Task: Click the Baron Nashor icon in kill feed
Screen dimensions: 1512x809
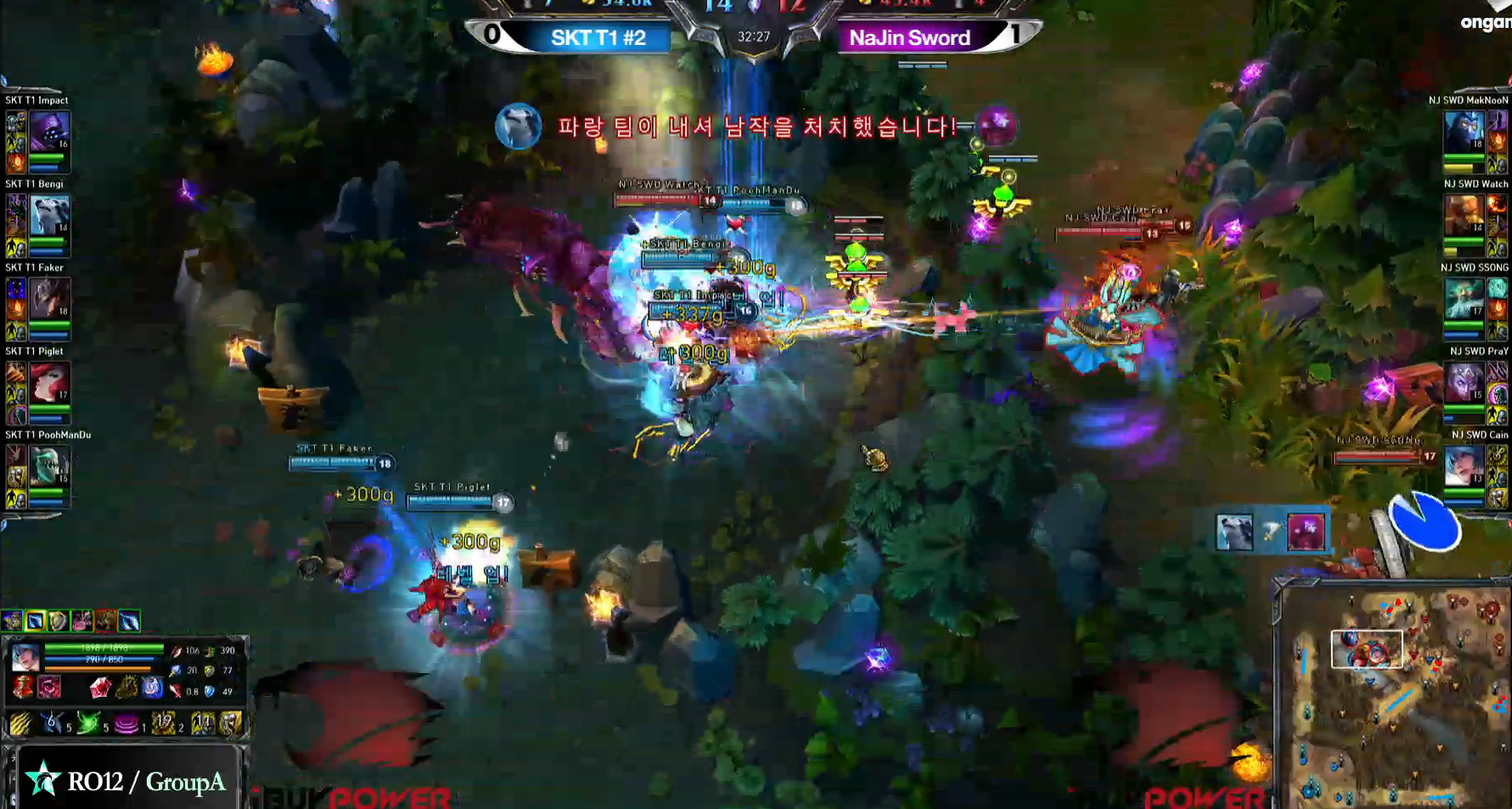Action: click(1306, 532)
